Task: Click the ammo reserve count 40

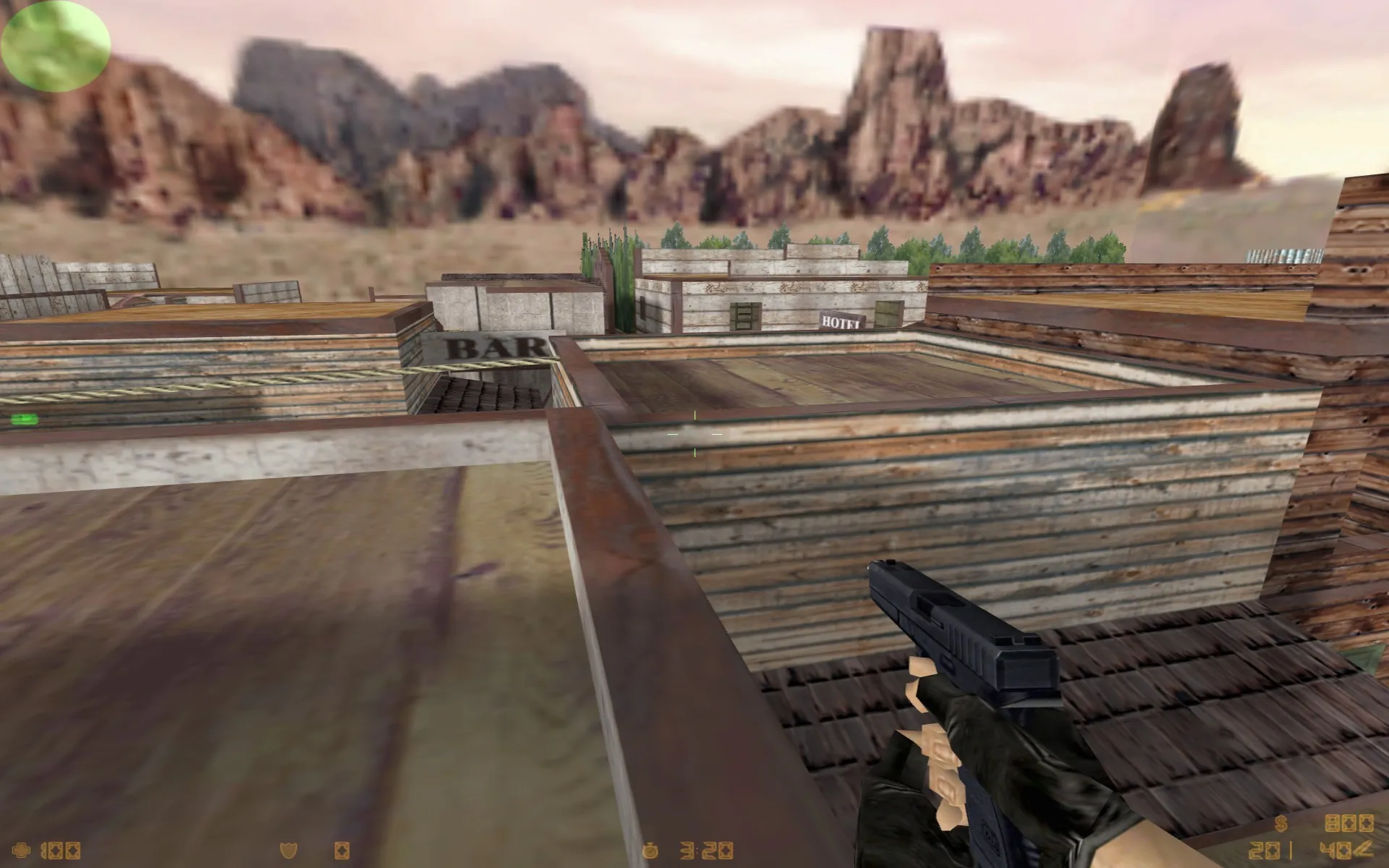Action: click(1337, 851)
